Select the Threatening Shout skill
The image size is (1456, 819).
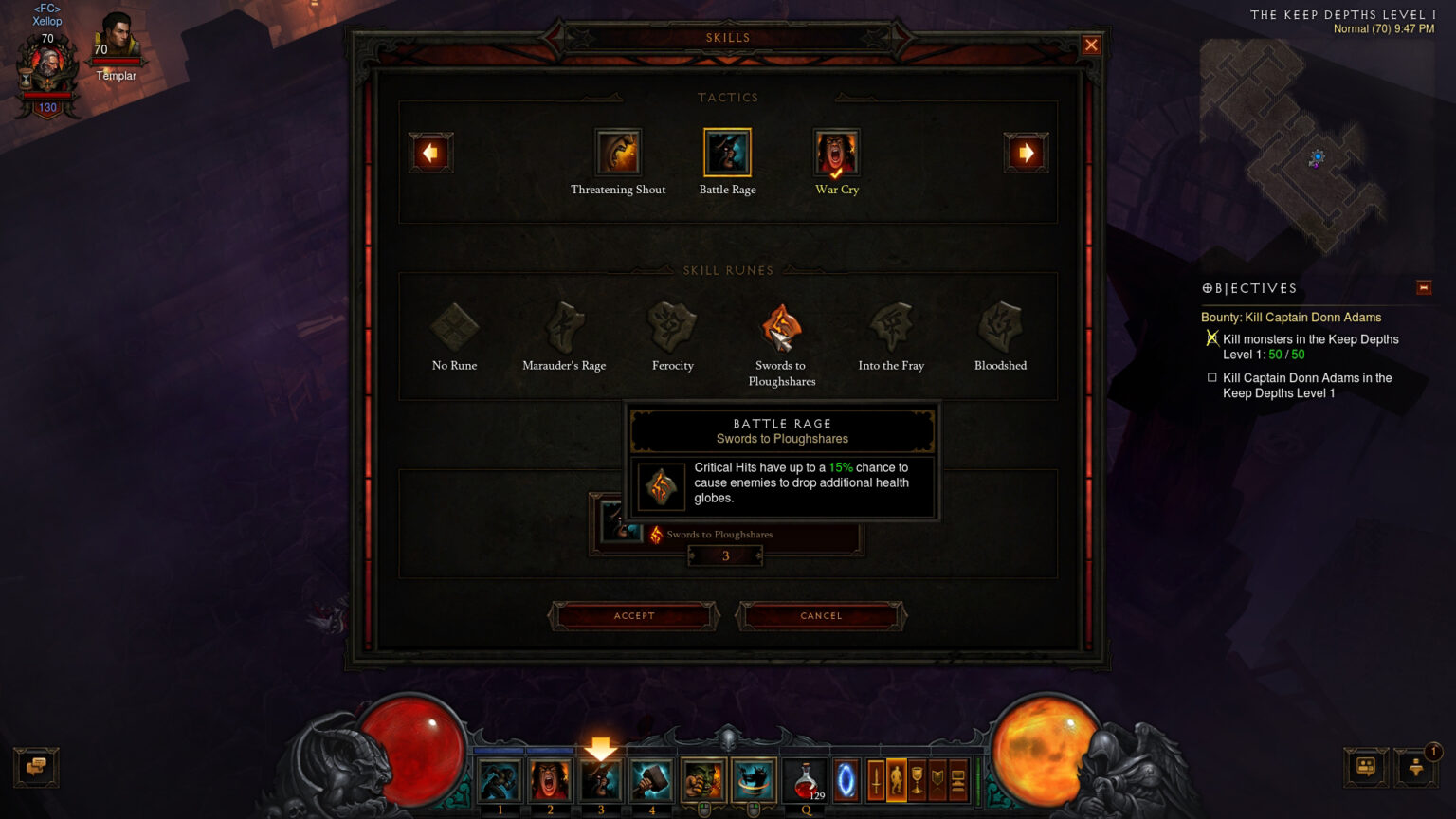(618, 151)
